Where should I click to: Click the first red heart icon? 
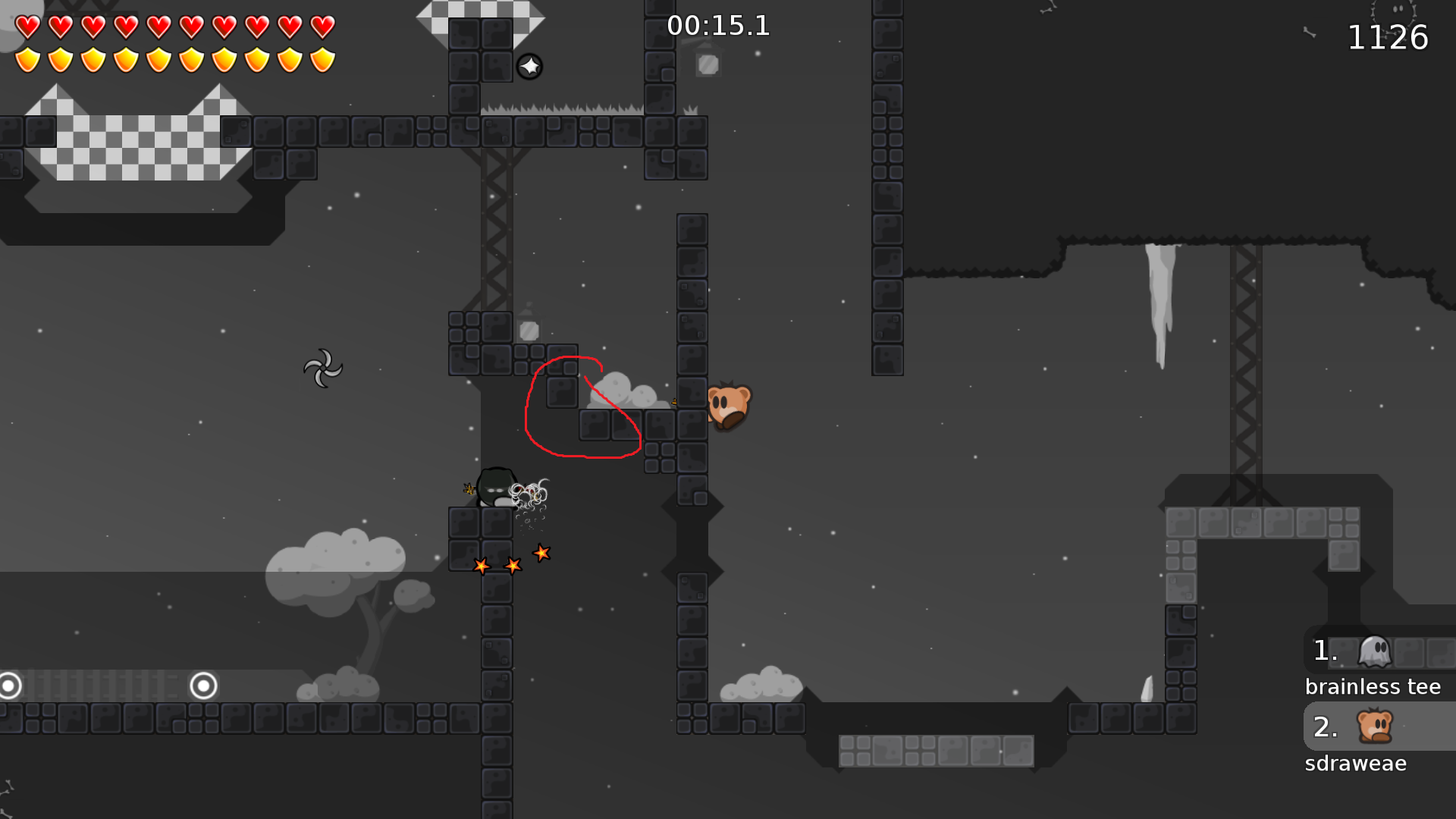pyautogui.click(x=26, y=26)
